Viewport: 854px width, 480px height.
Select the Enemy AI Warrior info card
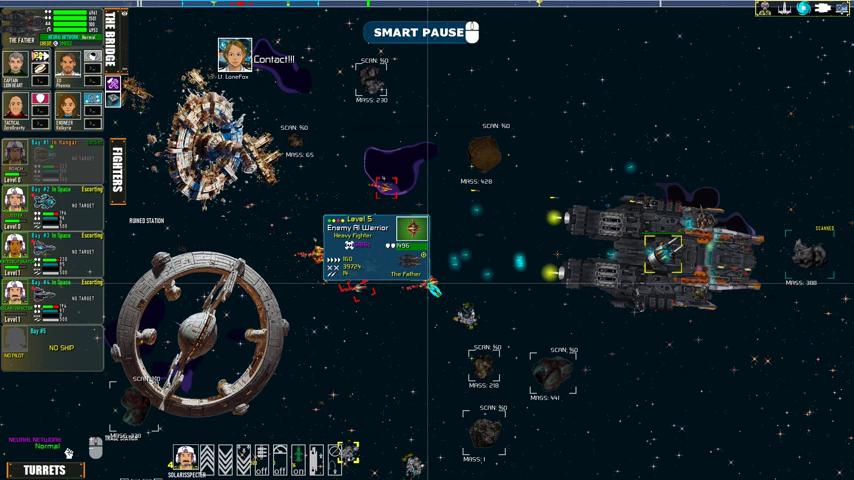[x=376, y=247]
